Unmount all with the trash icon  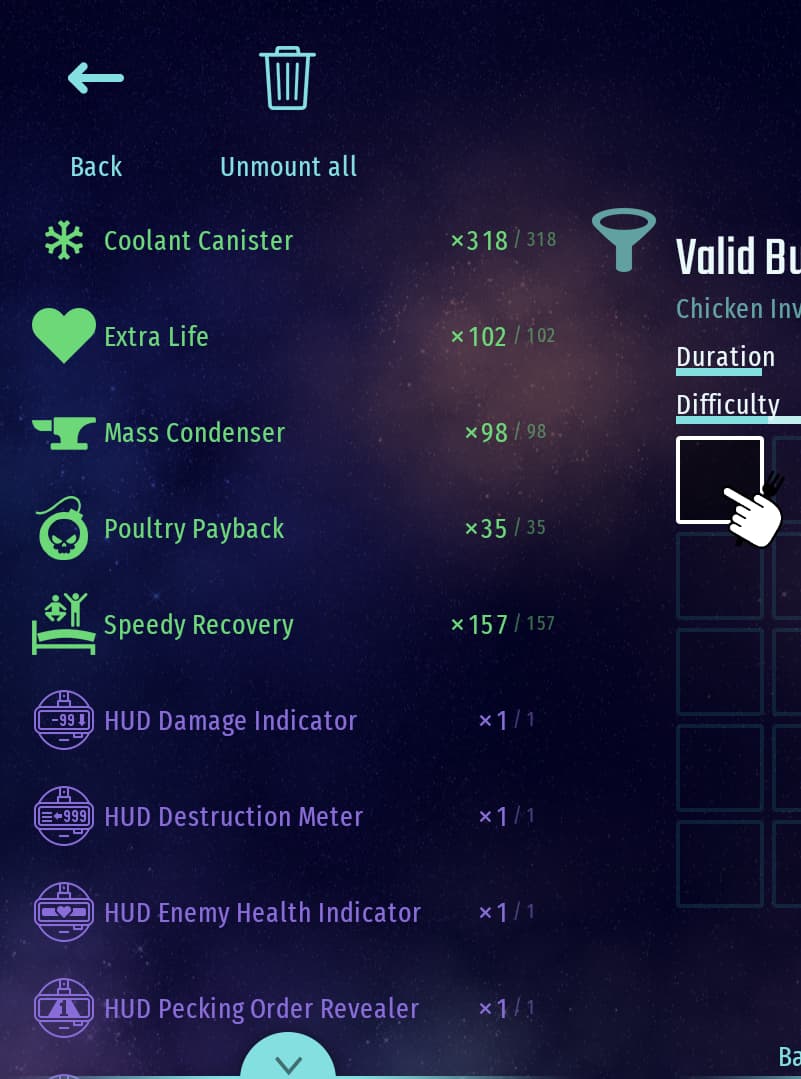click(x=288, y=78)
